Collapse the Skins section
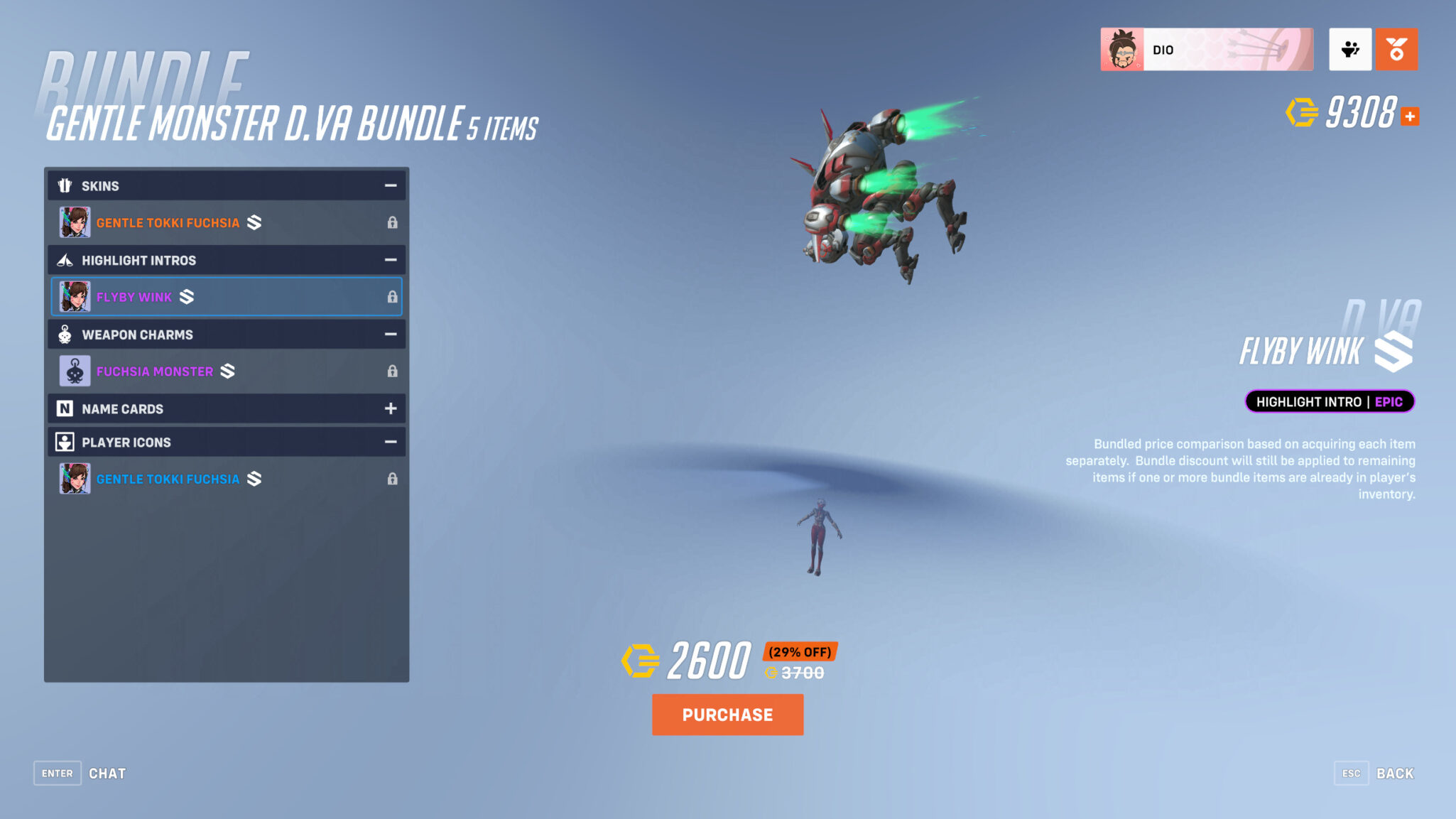This screenshot has height=819, width=1456. click(x=390, y=185)
